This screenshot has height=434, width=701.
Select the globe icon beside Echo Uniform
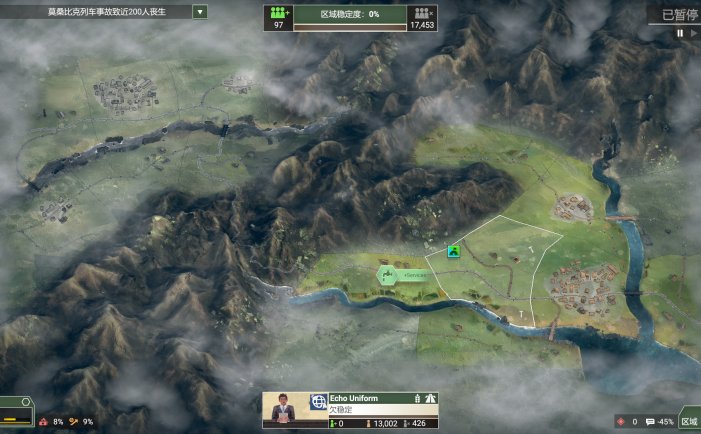(319, 399)
